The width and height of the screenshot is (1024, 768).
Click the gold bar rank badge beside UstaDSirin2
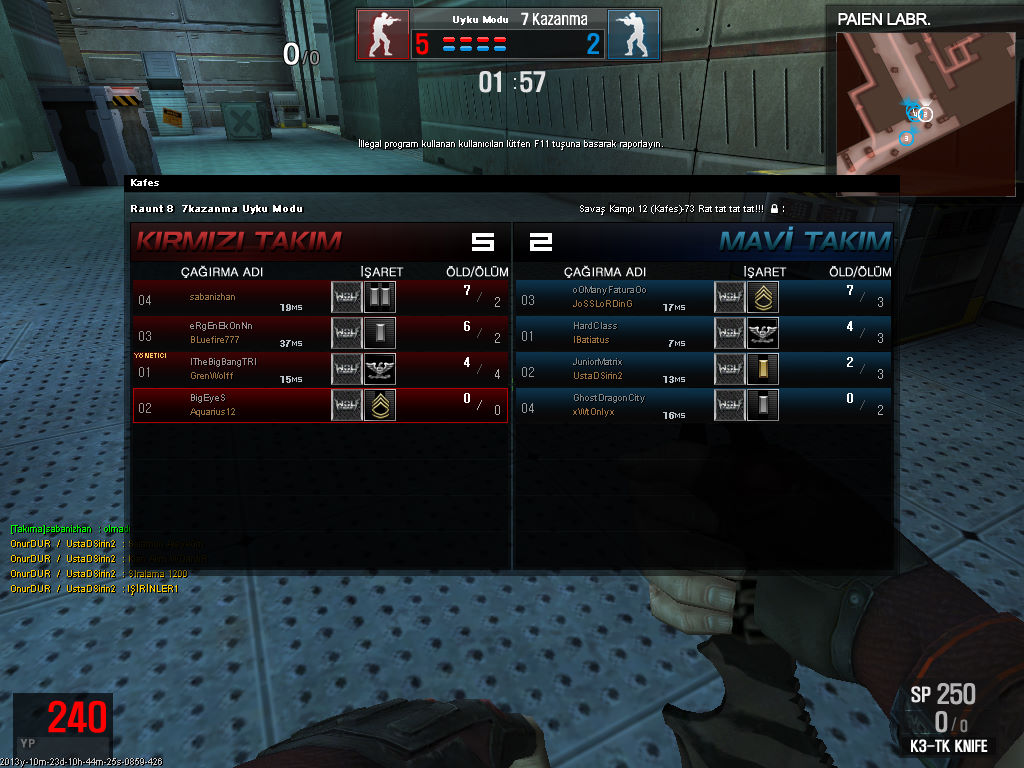(763, 369)
